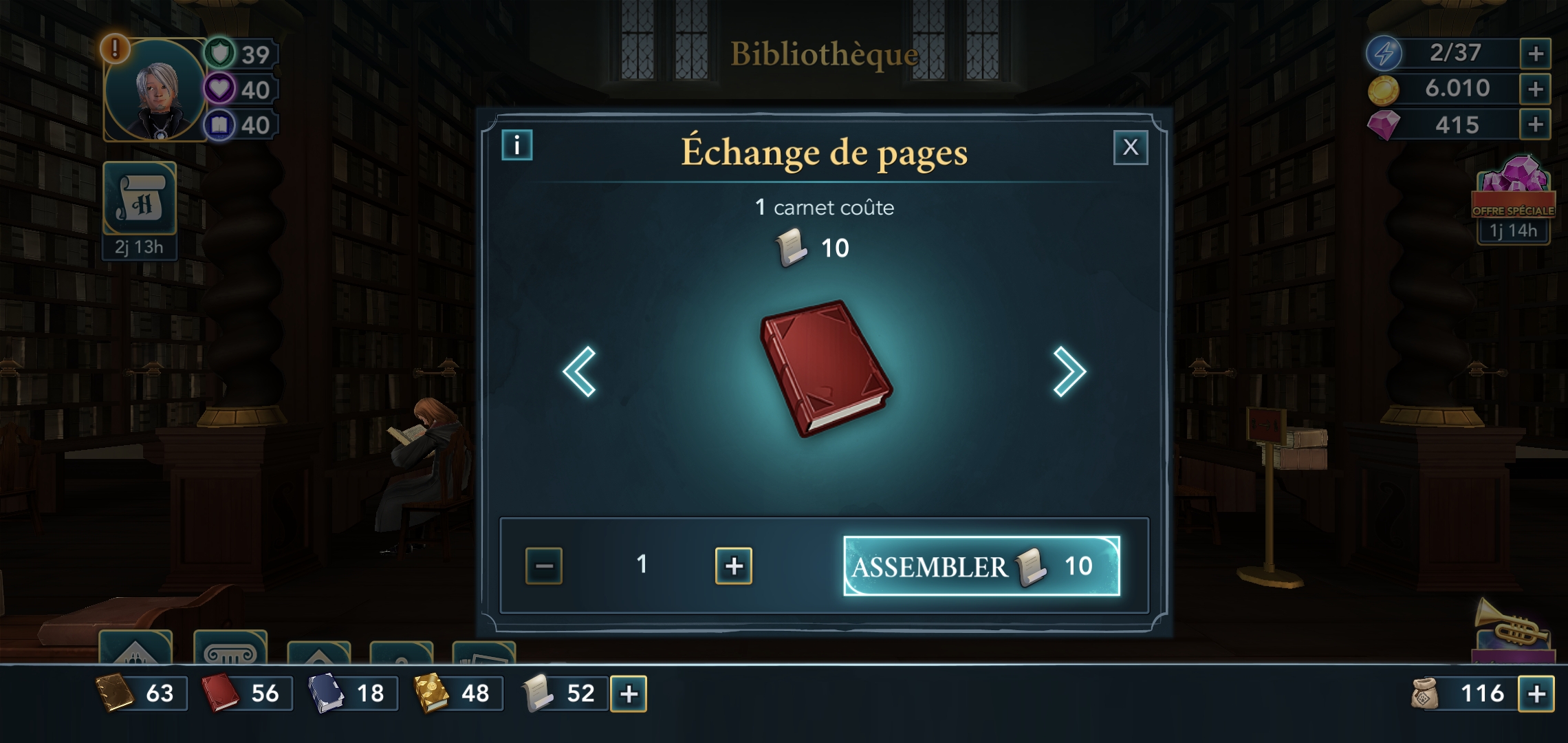Assemble the notebook with ASSEMBLER button
The width and height of the screenshot is (1568, 743).
tap(981, 566)
